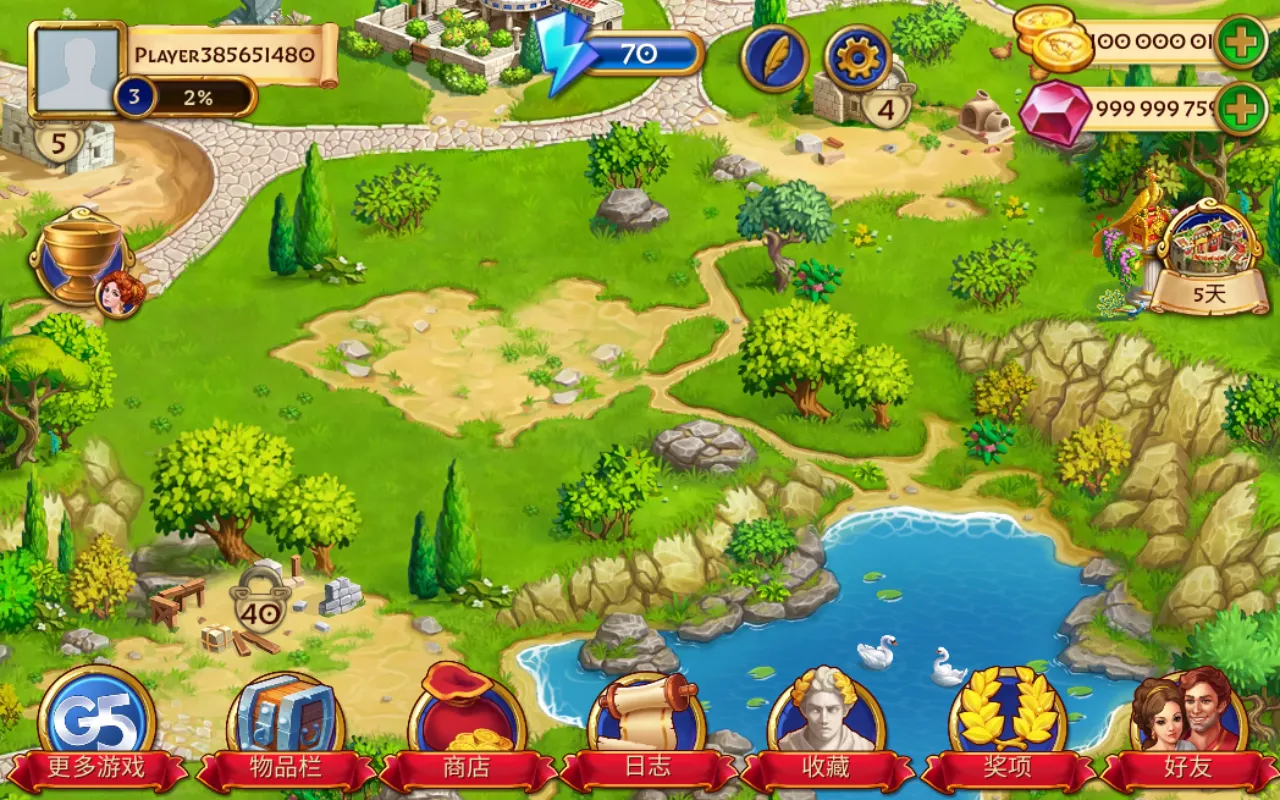Buy more rubies with plus button
The image size is (1280, 800).
[x=1242, y=109]
